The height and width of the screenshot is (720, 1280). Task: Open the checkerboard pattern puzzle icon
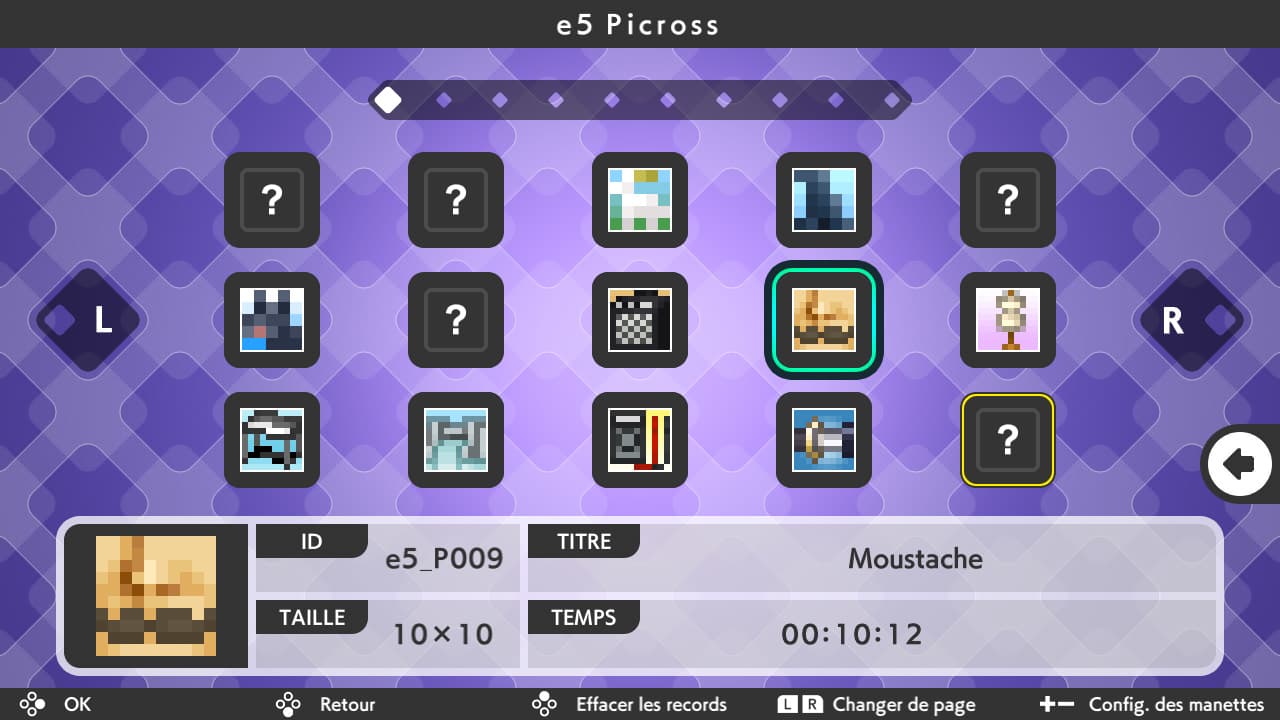click(x=640, y=320)
